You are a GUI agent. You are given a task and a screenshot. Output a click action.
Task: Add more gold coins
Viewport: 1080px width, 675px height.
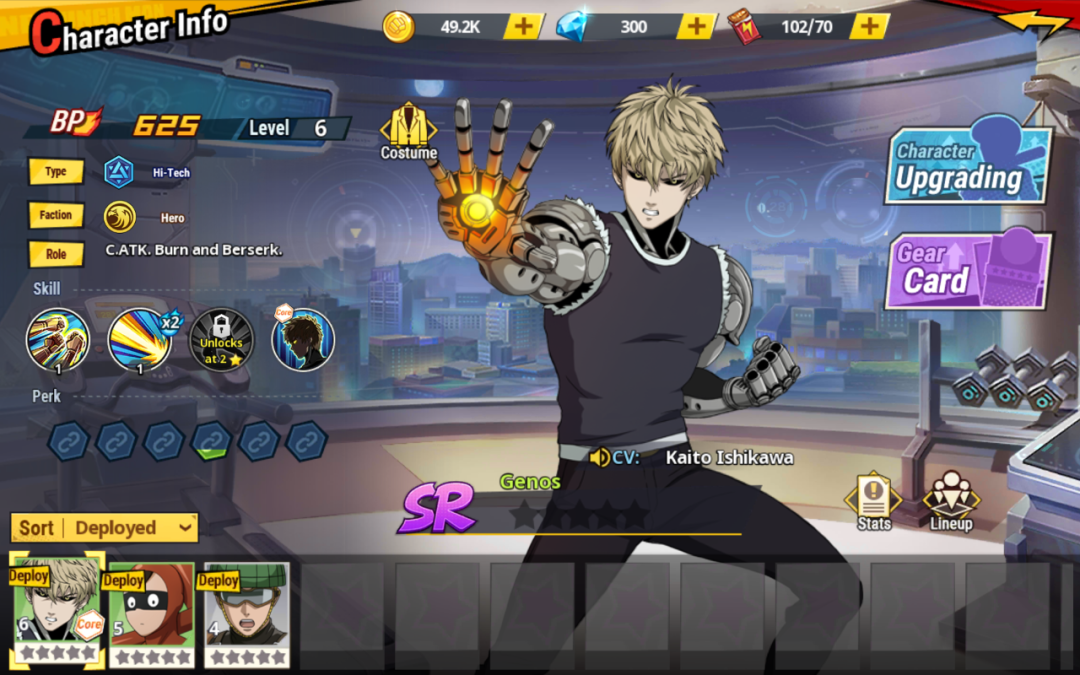coord(523,27)
